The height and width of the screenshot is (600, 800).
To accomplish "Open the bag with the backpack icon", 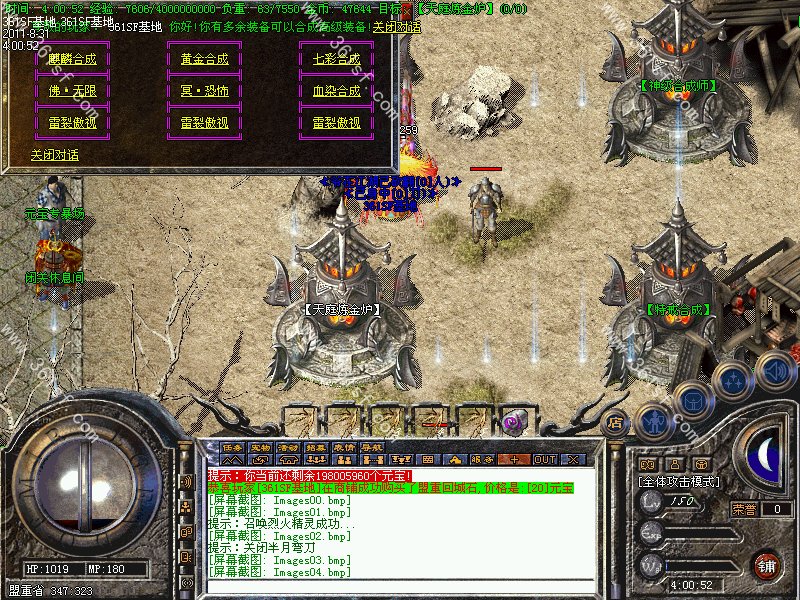I will pyautogui.click(x=692, y=403).
